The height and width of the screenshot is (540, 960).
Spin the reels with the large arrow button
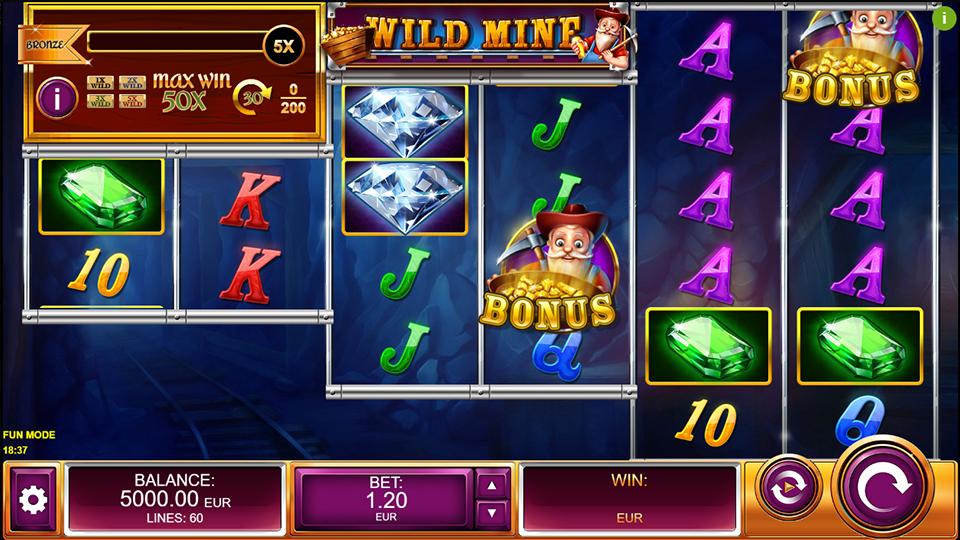[886, 489]
